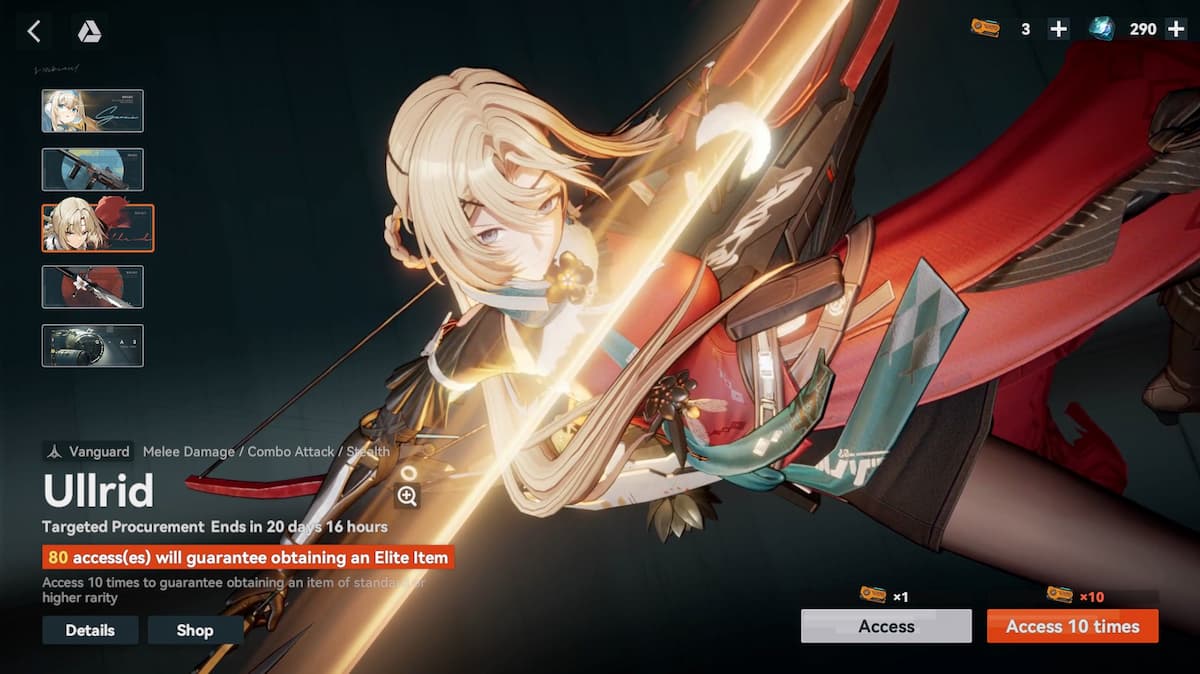Add more blue gem currency
1200x674 pixels.
1175,29
